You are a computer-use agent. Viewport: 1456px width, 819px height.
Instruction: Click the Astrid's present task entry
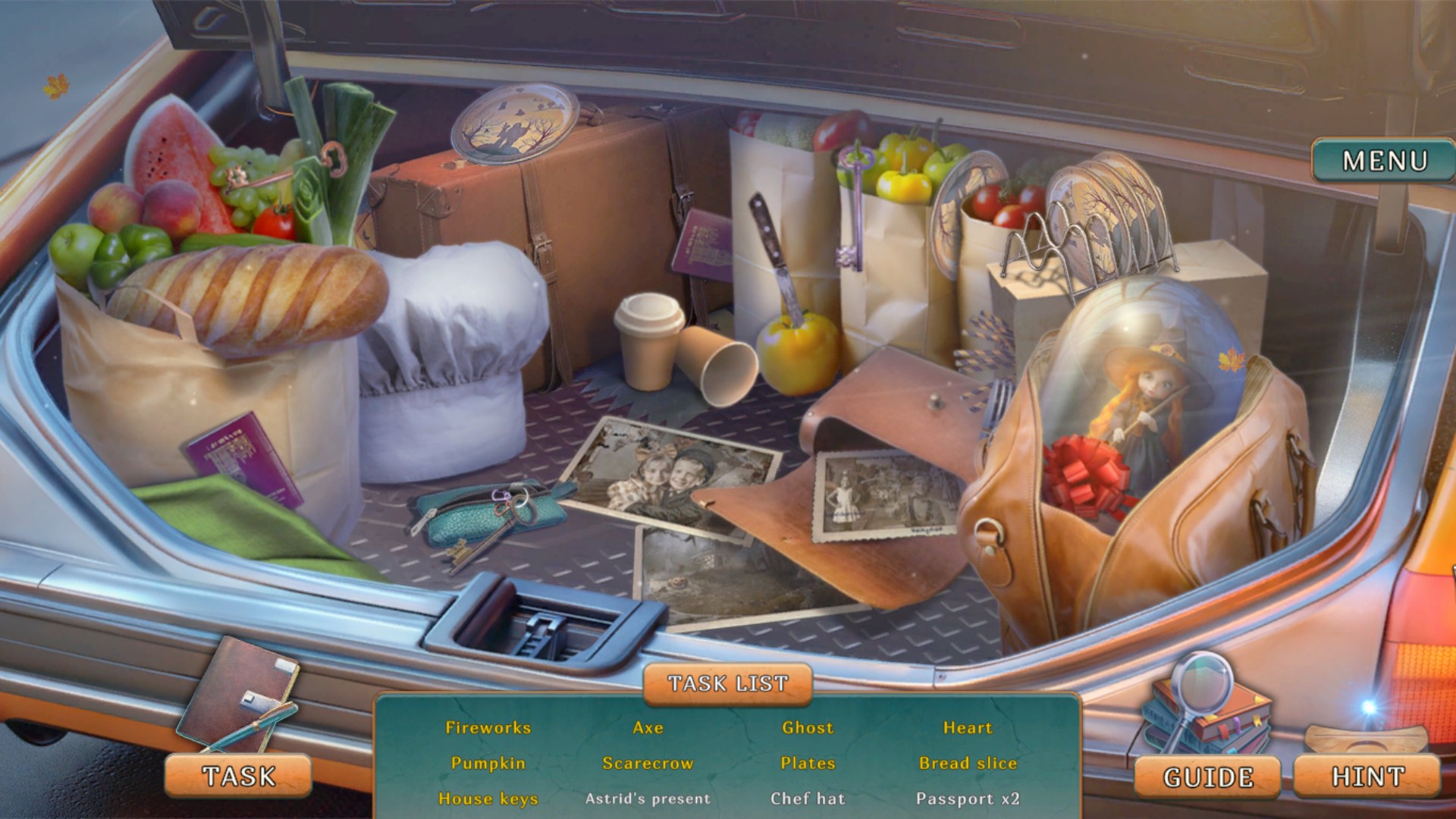648,799
